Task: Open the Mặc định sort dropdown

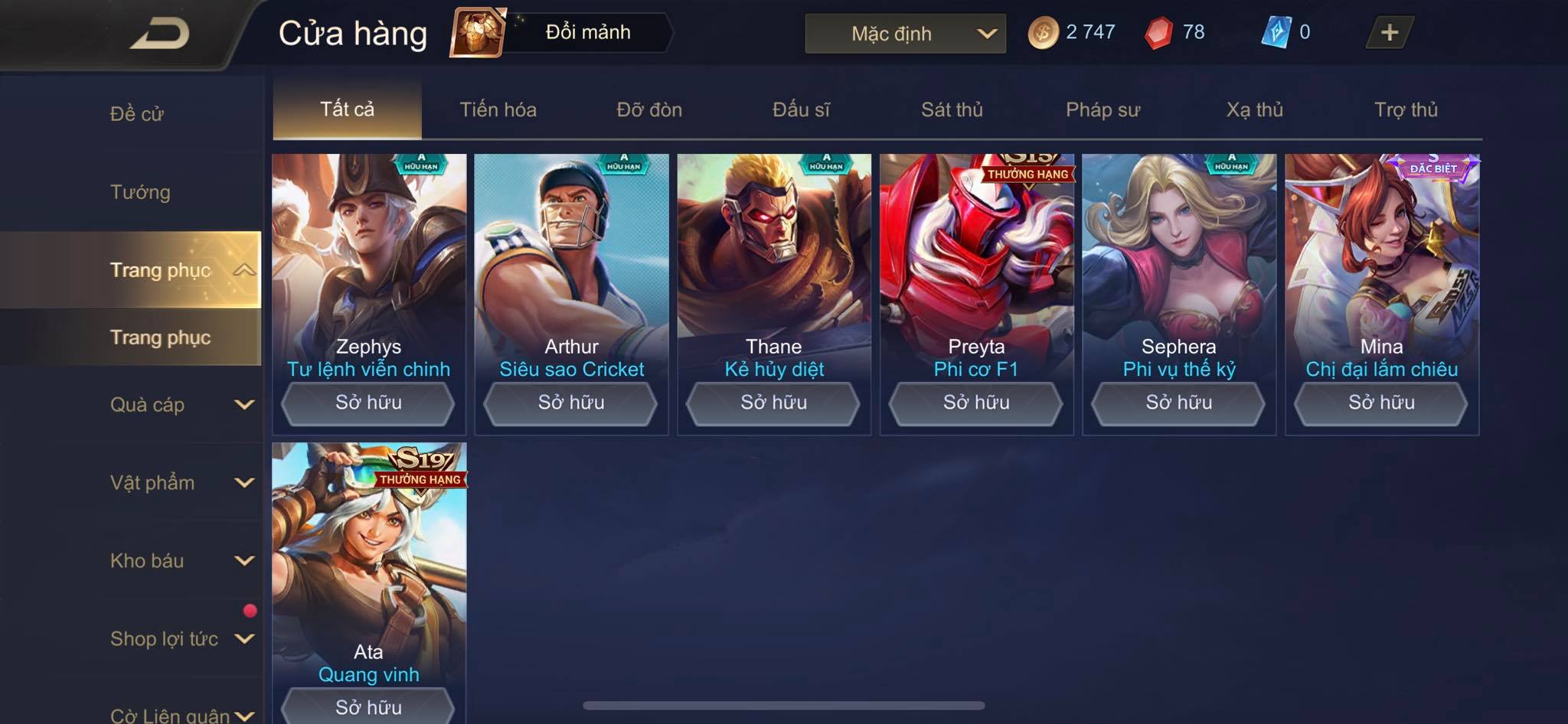Action: tap(905, 34)
